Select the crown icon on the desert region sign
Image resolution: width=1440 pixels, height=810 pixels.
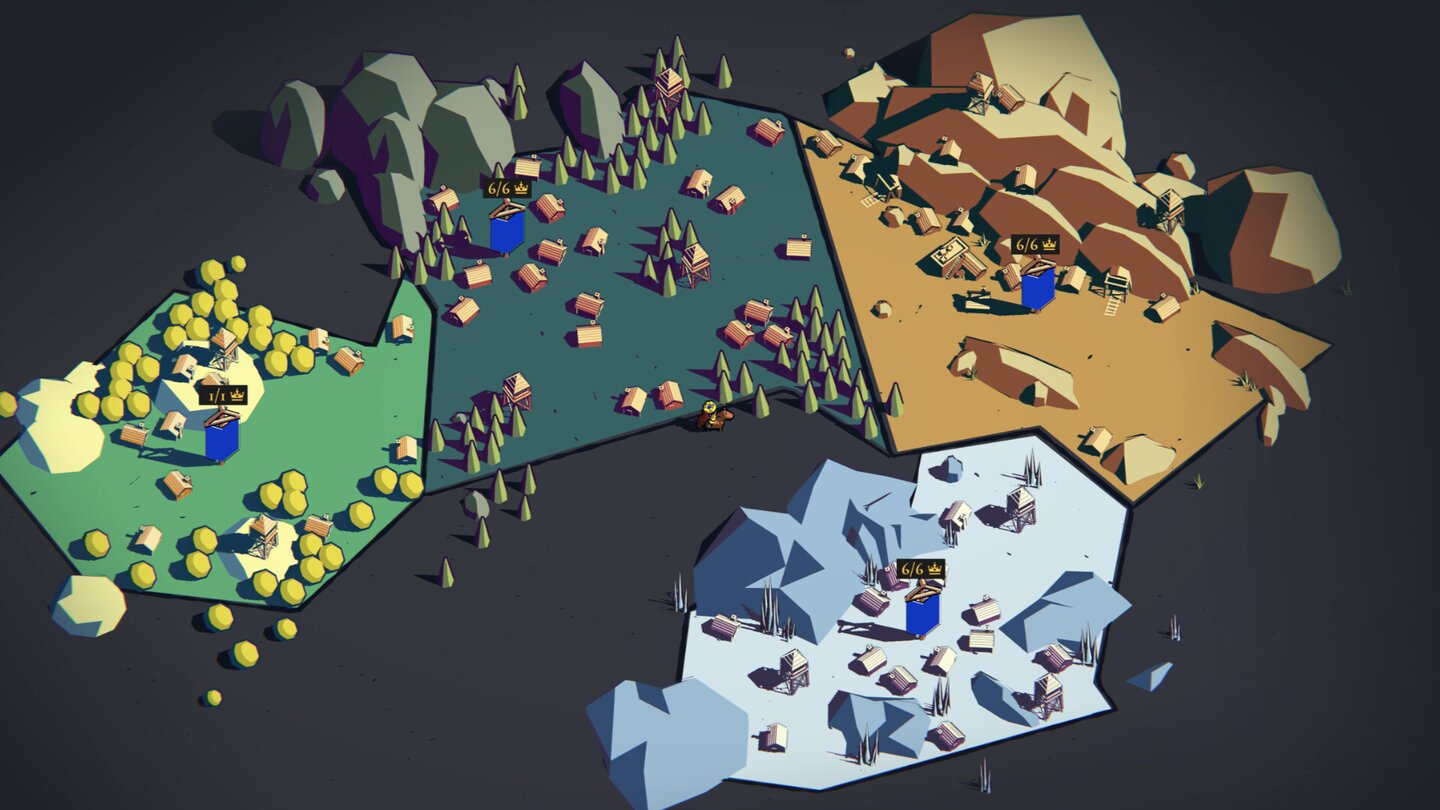[x=1050, y=244]
